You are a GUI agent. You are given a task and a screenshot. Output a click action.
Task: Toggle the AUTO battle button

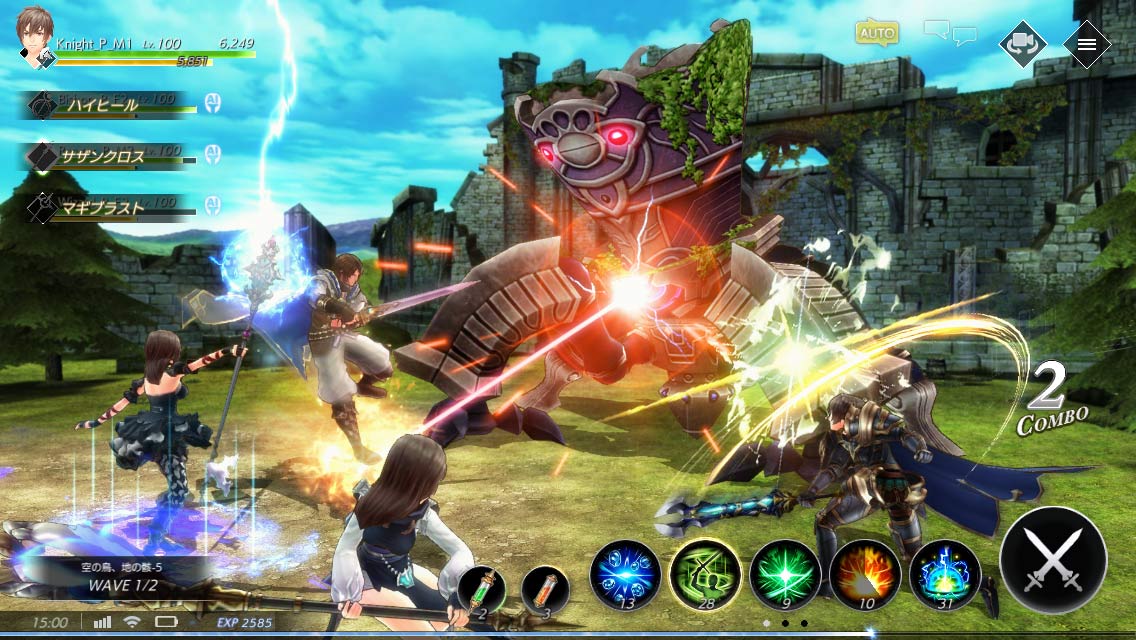point(876,33)
